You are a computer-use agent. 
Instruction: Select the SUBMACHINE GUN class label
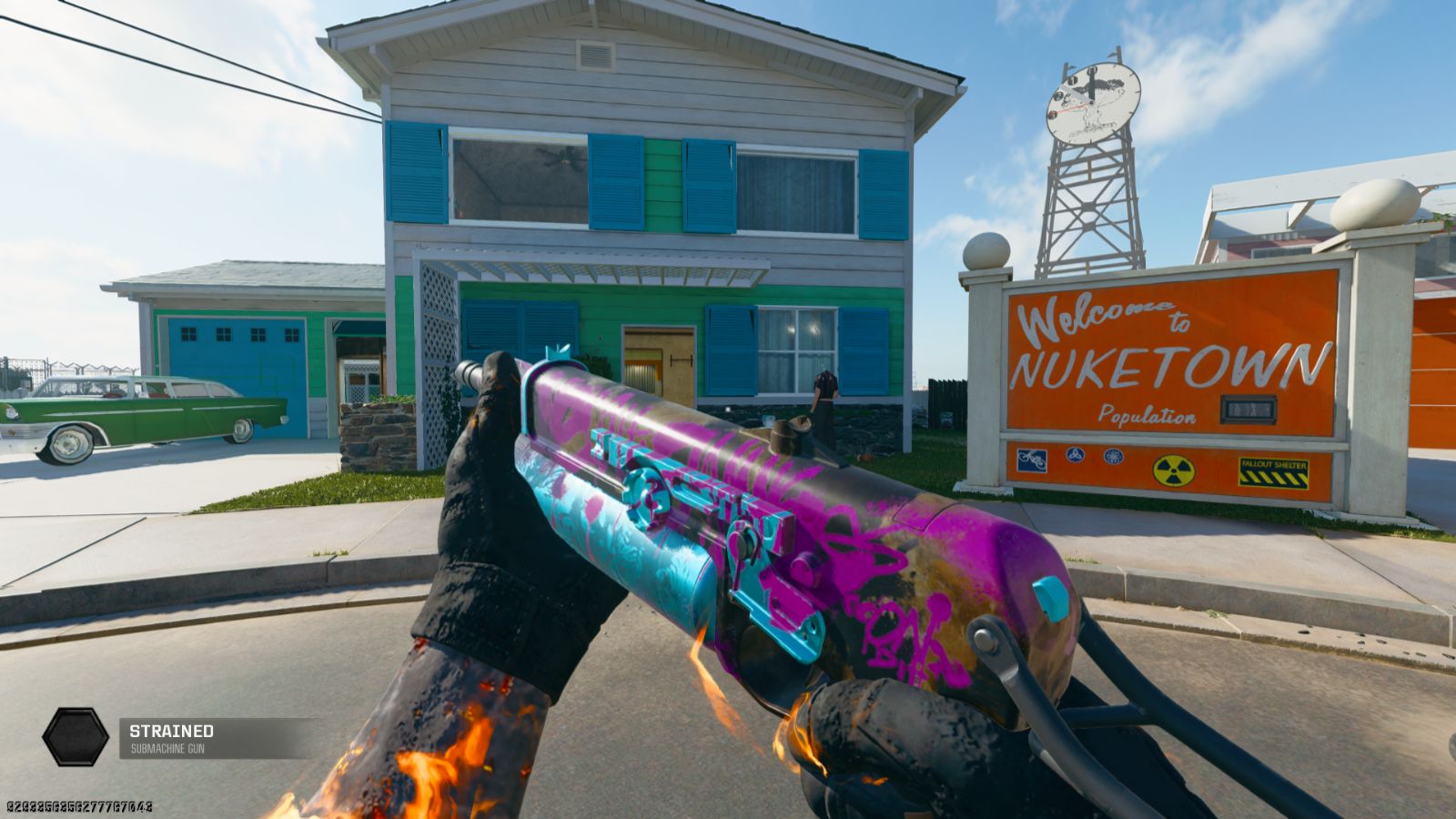point(167,750)
